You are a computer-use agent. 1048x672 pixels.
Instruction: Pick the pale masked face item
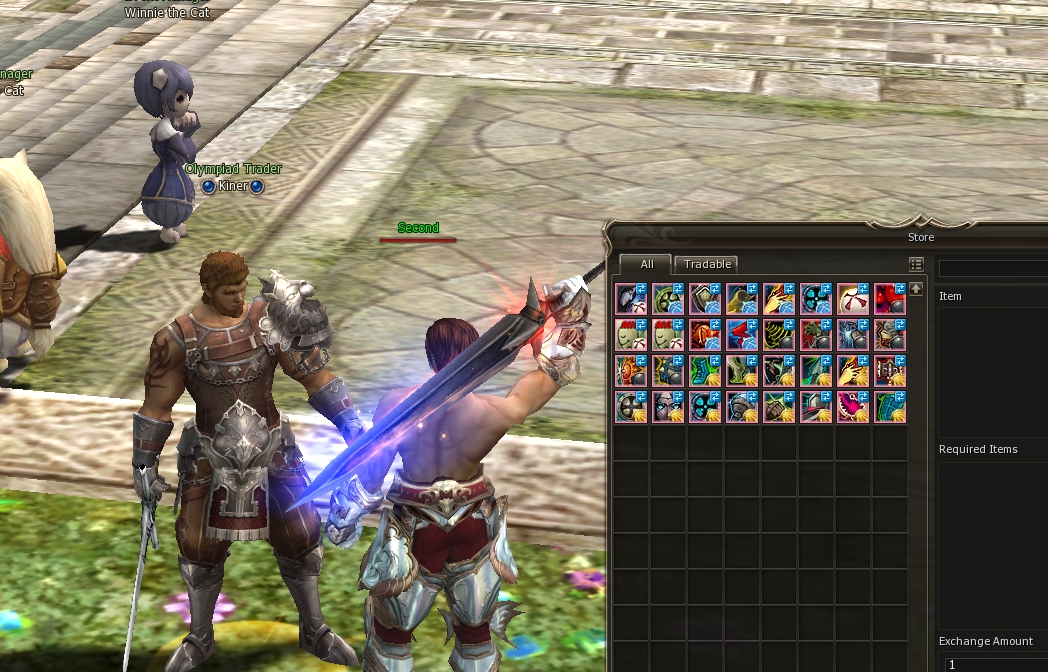click(x=667, y=407)
